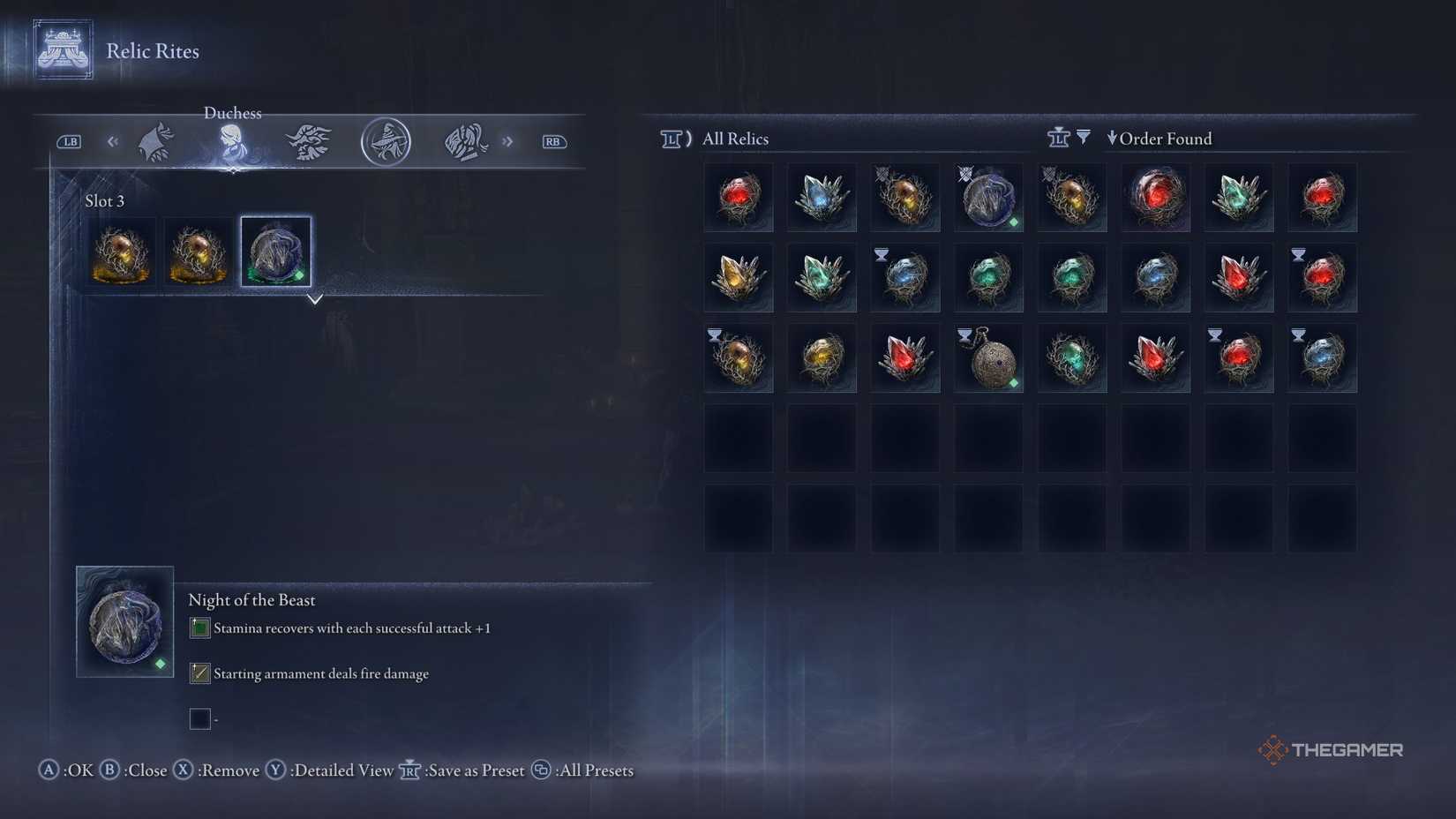Select the Guardian class icon
The width and height of the screenshot is (1456, 819).
click(465, 141)
